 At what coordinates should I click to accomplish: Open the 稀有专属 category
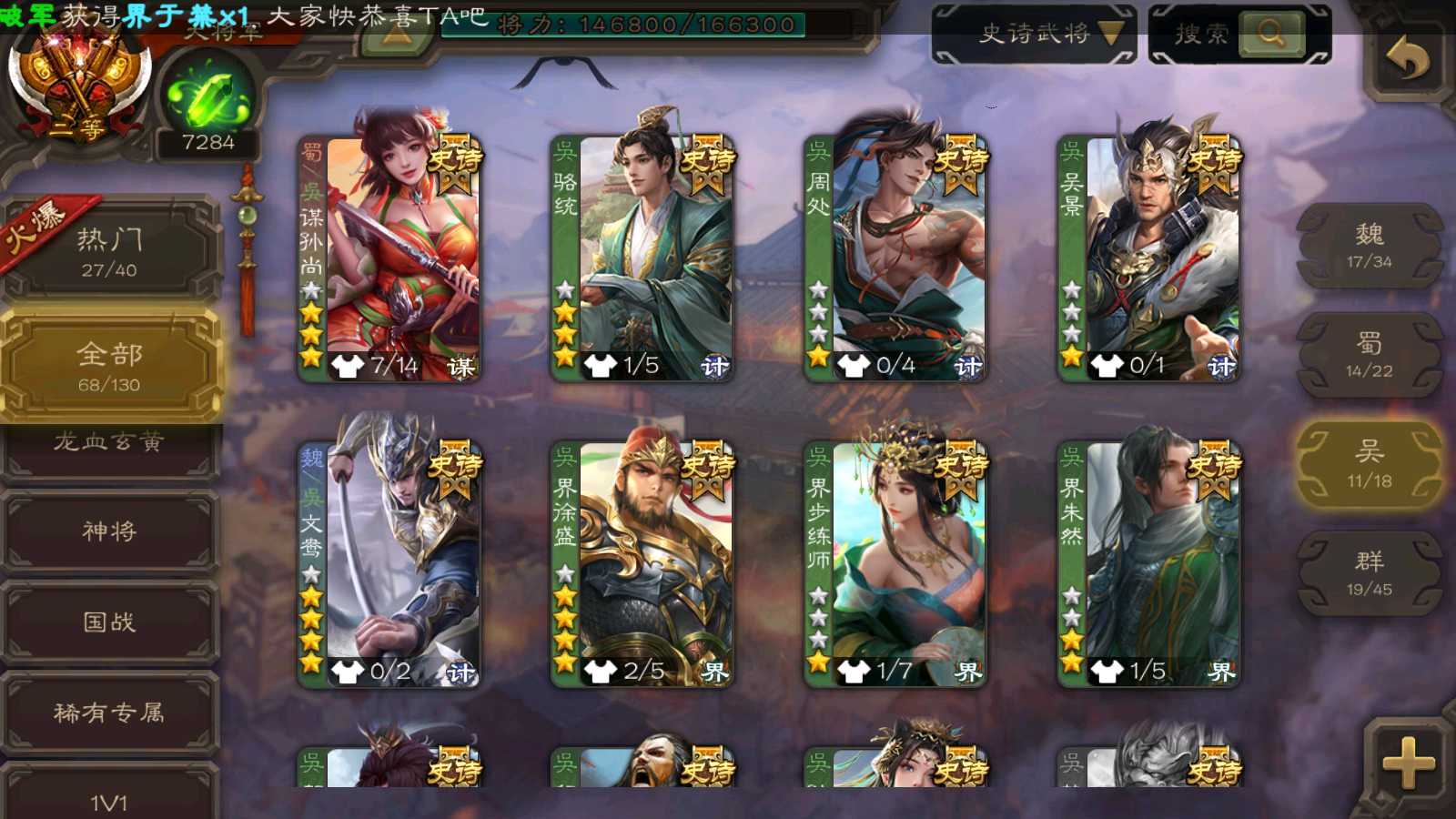(x=109, y=713)
